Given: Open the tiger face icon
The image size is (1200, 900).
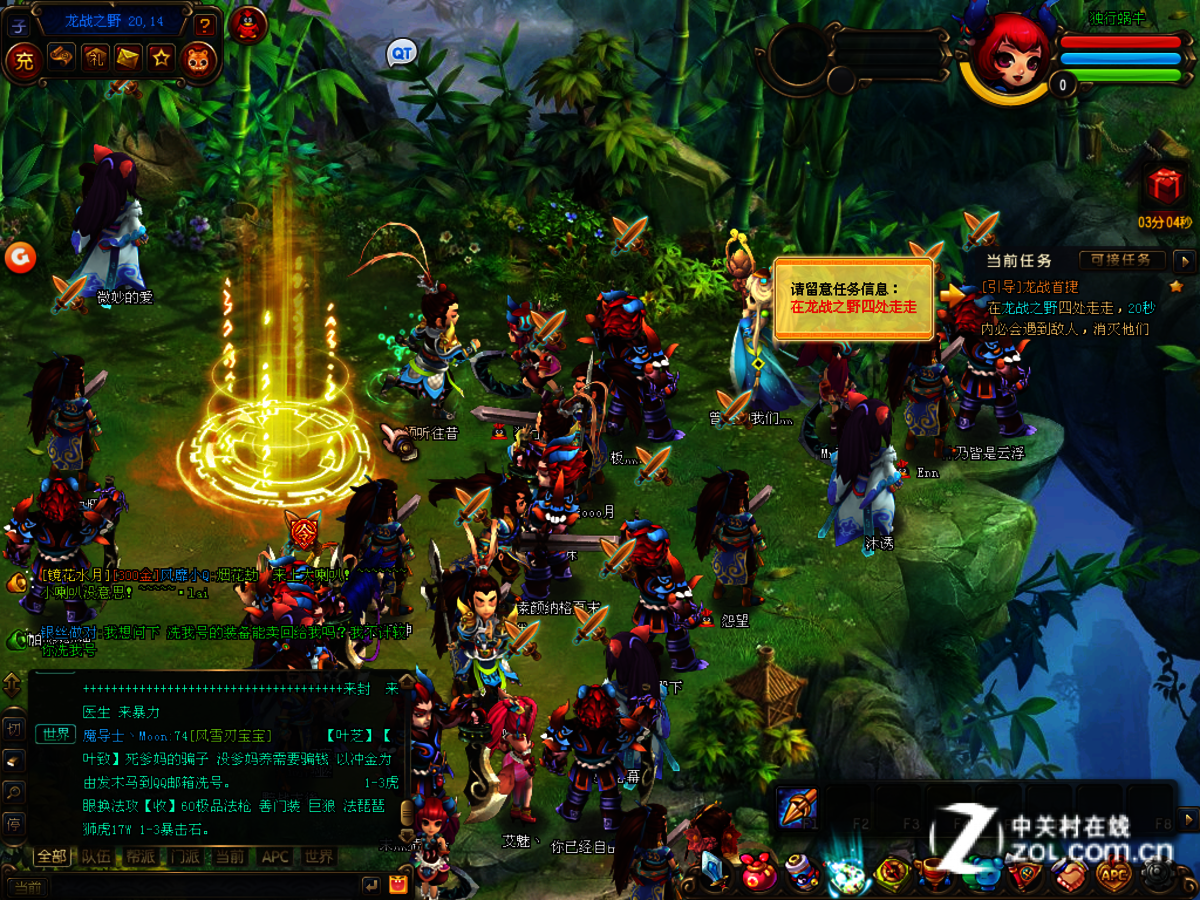Looking at the screenshot, I should [x=197, y=59].
